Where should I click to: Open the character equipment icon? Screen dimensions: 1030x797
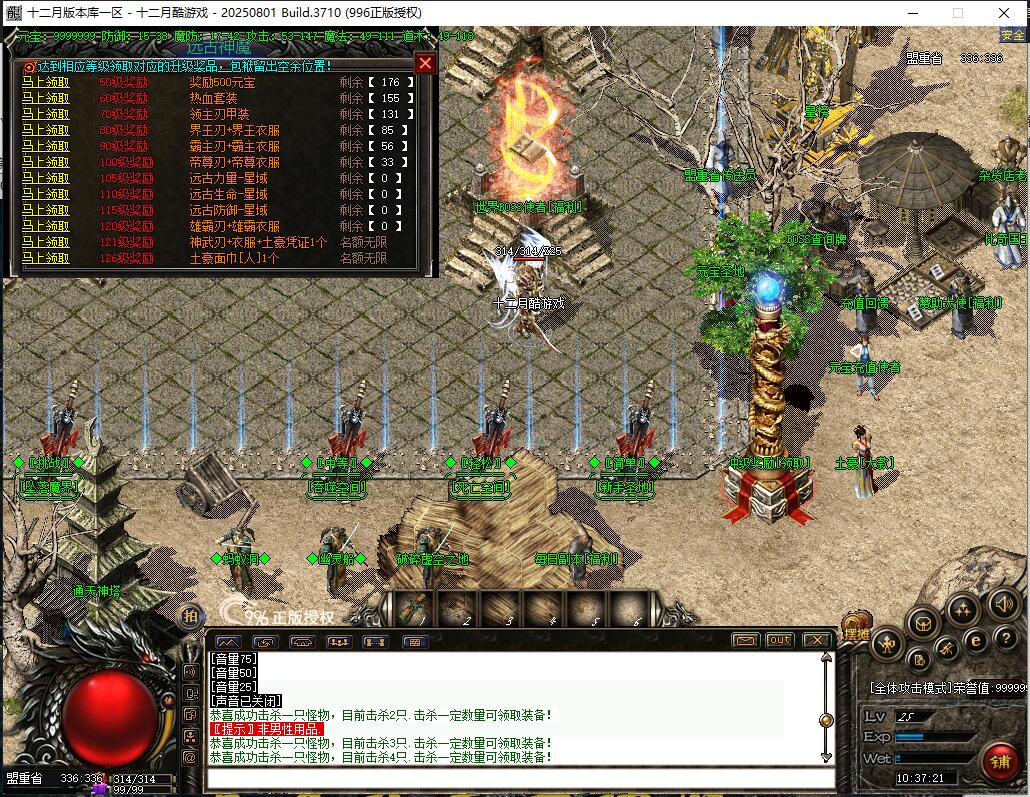(887, 645)
